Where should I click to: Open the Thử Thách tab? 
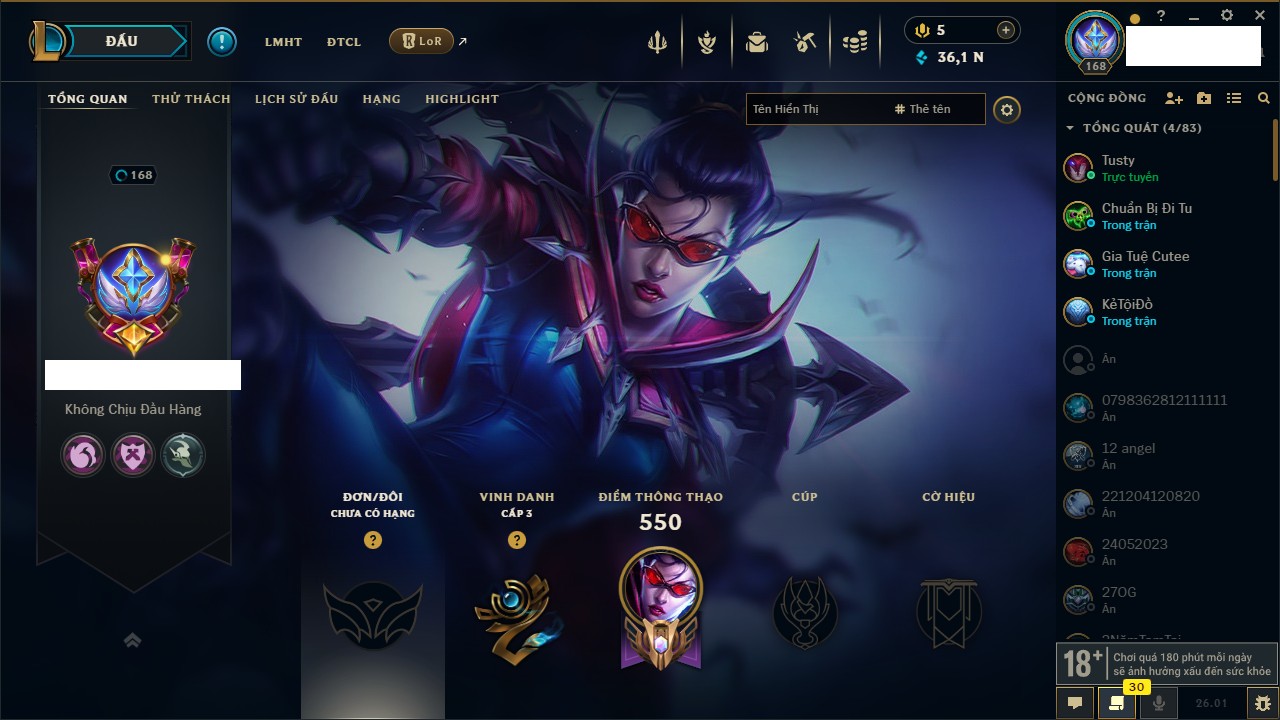click(x=191, y=99)
